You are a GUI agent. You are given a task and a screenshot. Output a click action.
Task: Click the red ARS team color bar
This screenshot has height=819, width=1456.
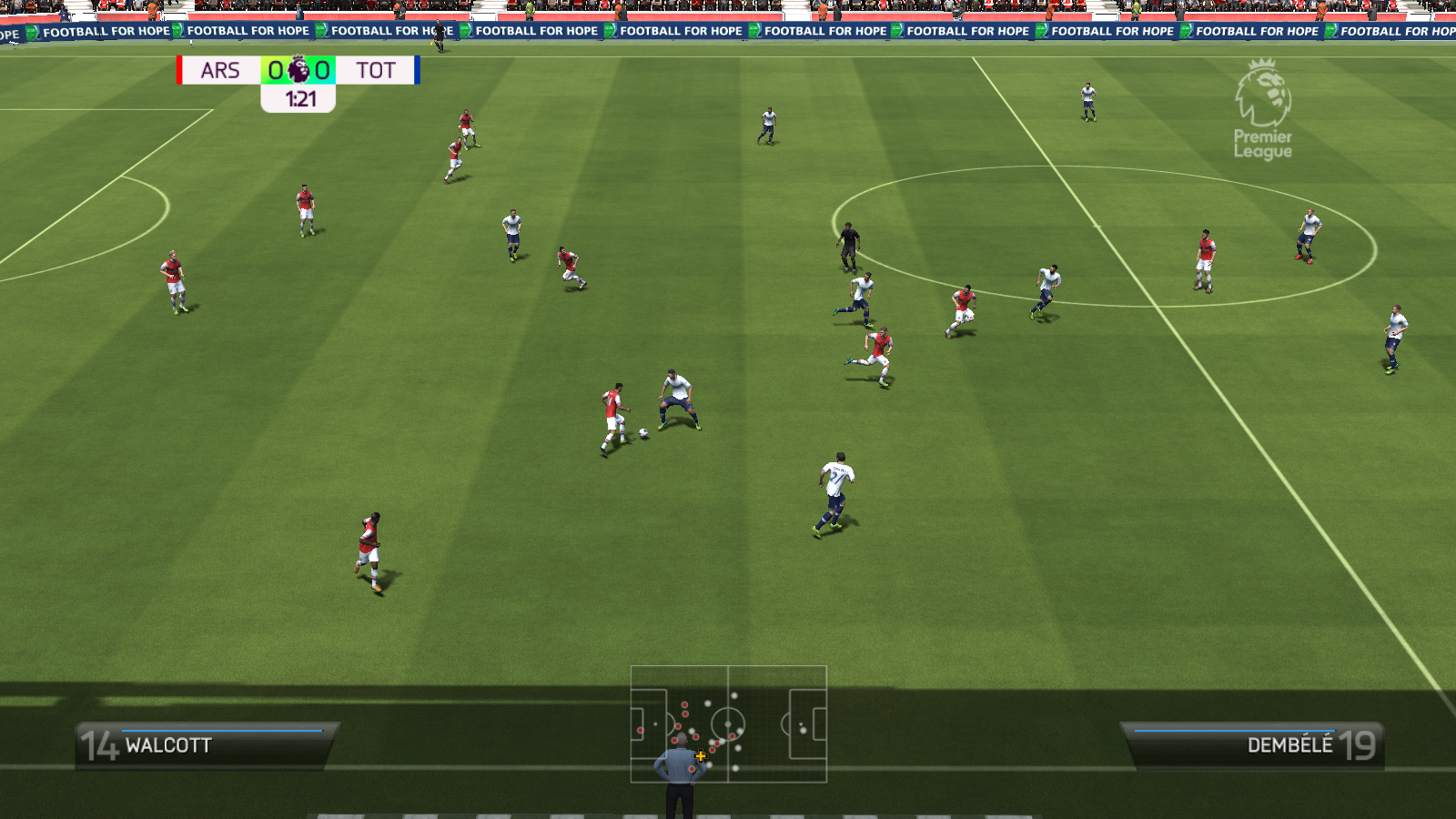coord(179,69)
